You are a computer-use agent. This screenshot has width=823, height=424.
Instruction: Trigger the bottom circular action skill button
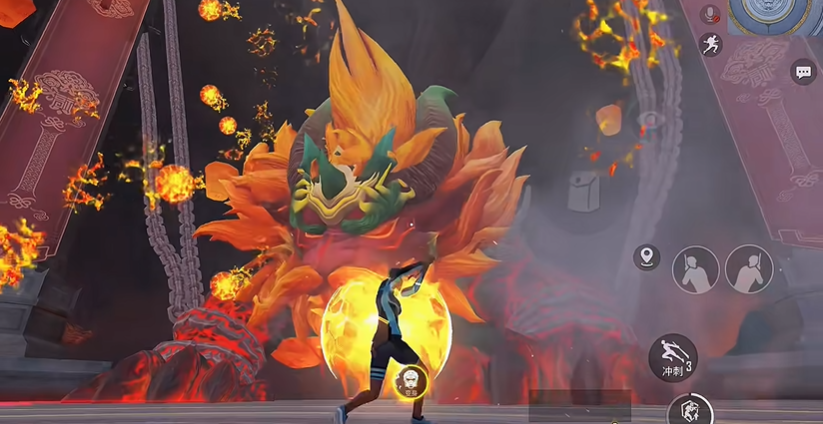tap(689, 410)
